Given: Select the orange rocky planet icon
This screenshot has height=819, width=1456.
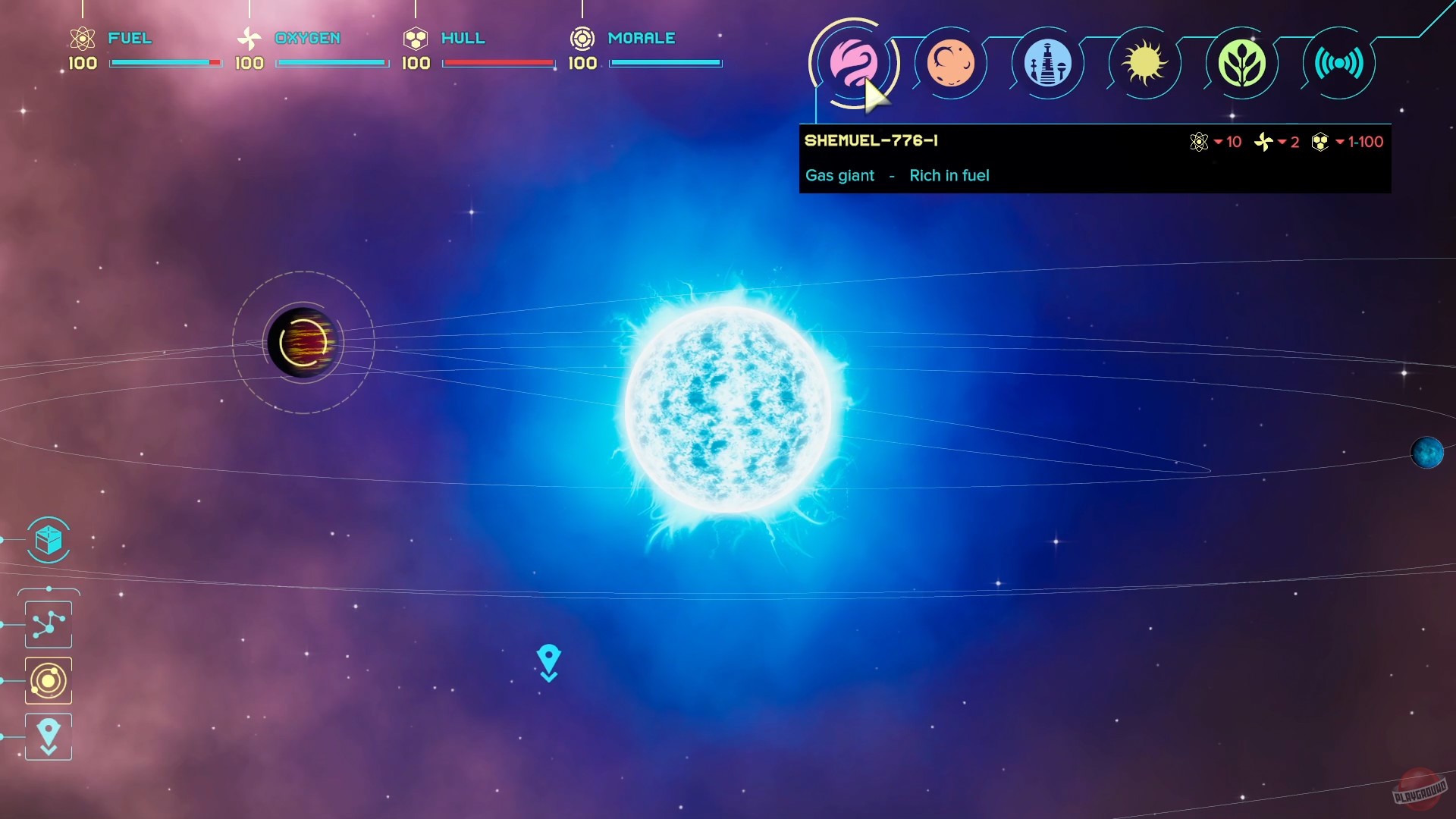Looking at the screenshot, I should [x=951, y=64].
